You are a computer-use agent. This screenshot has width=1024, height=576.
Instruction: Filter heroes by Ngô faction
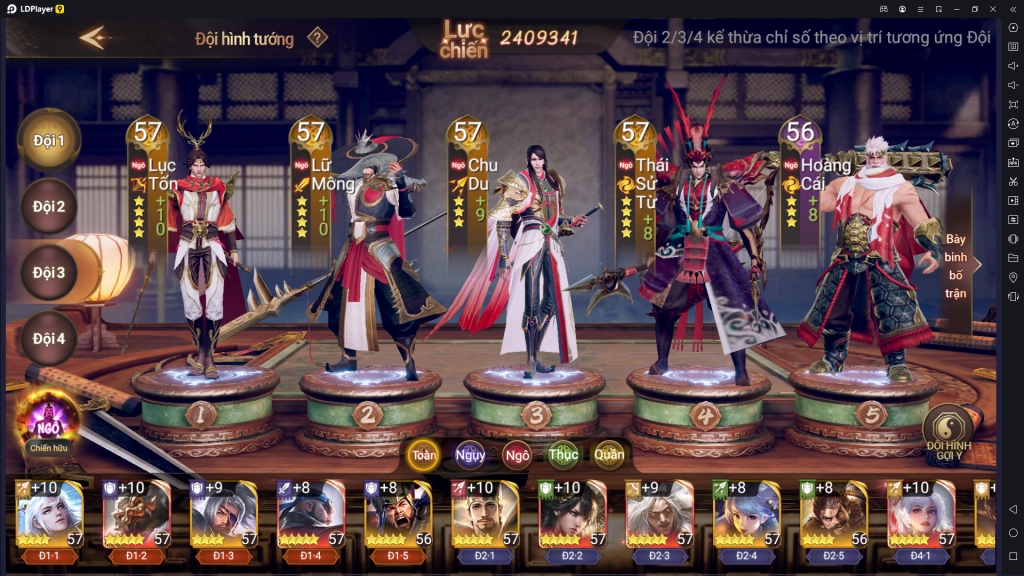pyautogui.click(x=517, y=454)
